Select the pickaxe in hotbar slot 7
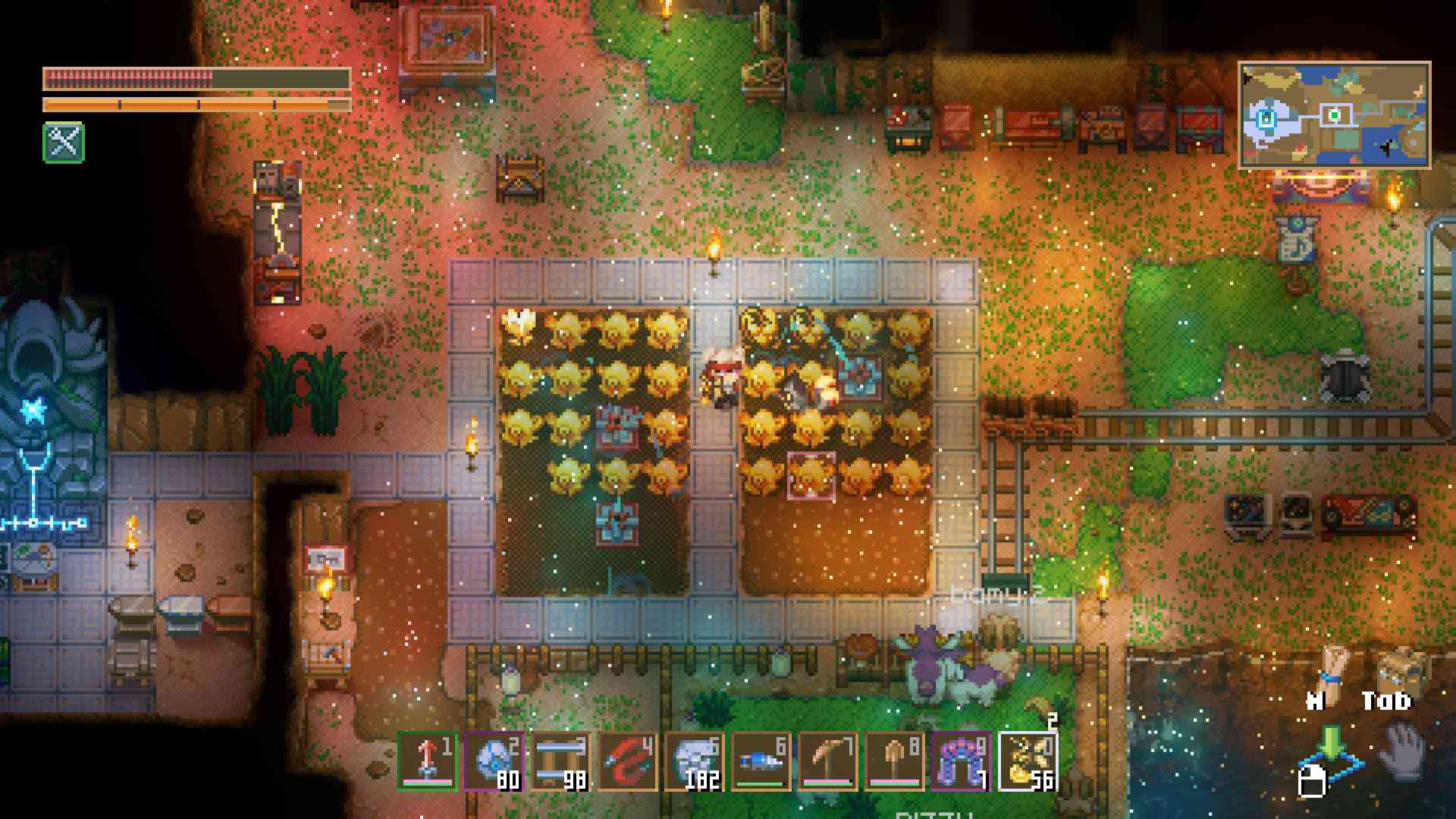 (827, 761)
